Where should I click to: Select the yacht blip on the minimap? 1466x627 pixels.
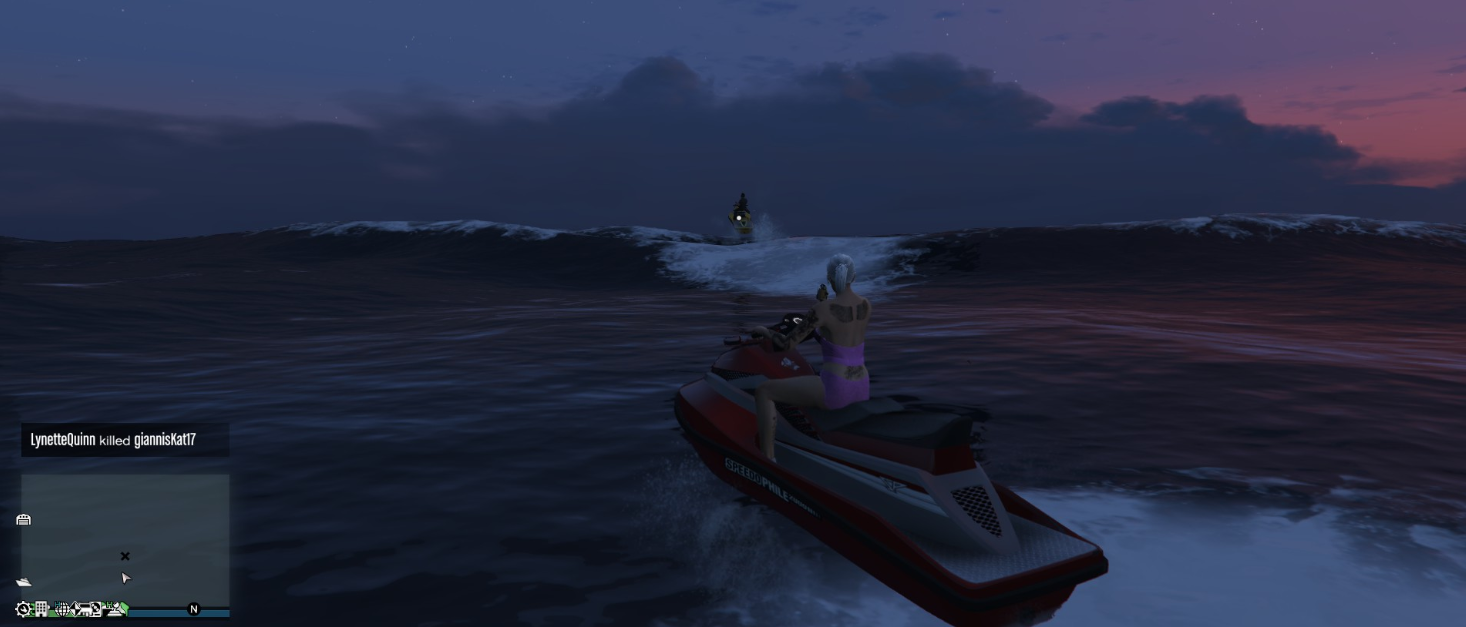pos(23,582)
